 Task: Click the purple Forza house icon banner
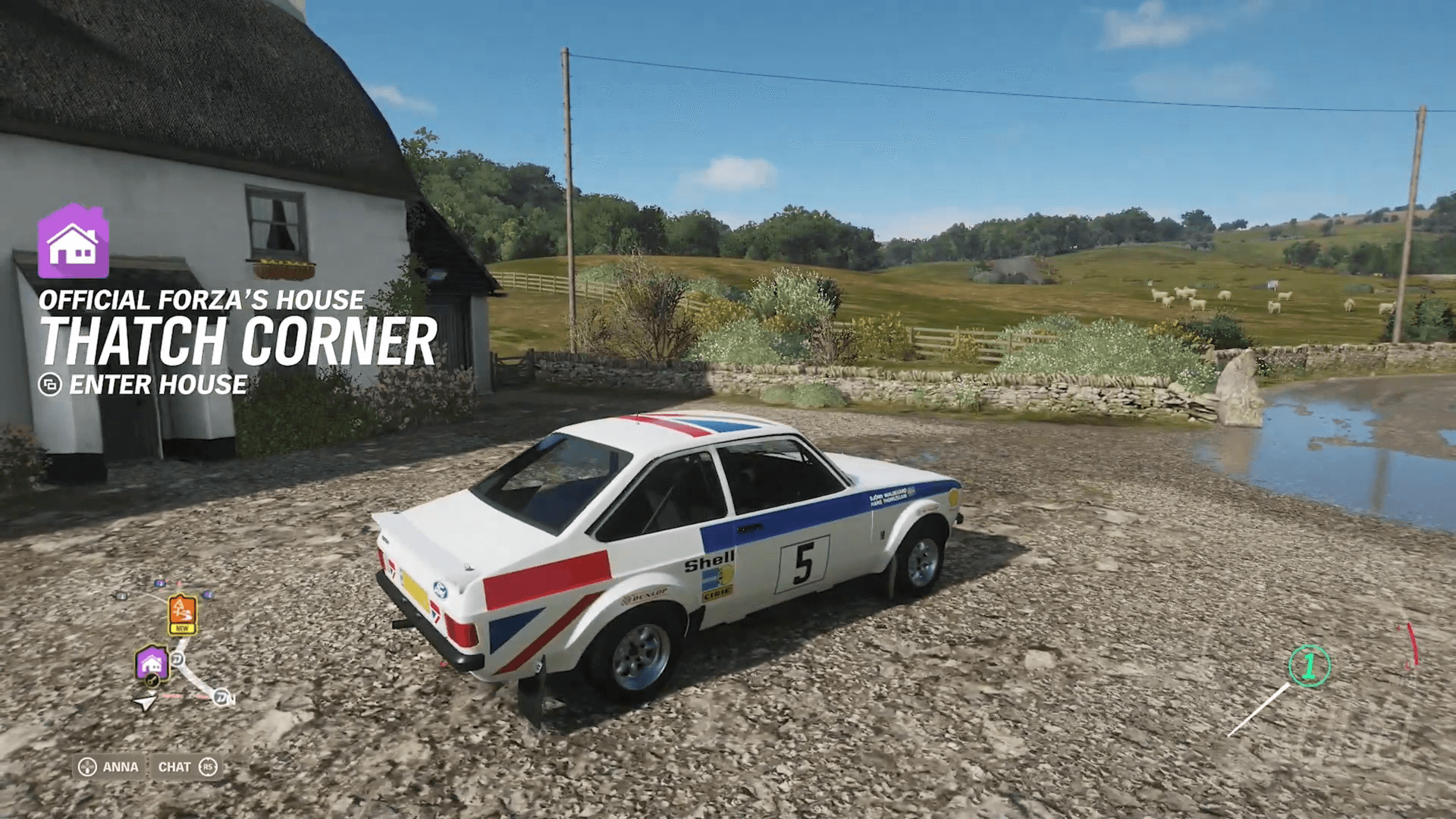coord(74,243)
